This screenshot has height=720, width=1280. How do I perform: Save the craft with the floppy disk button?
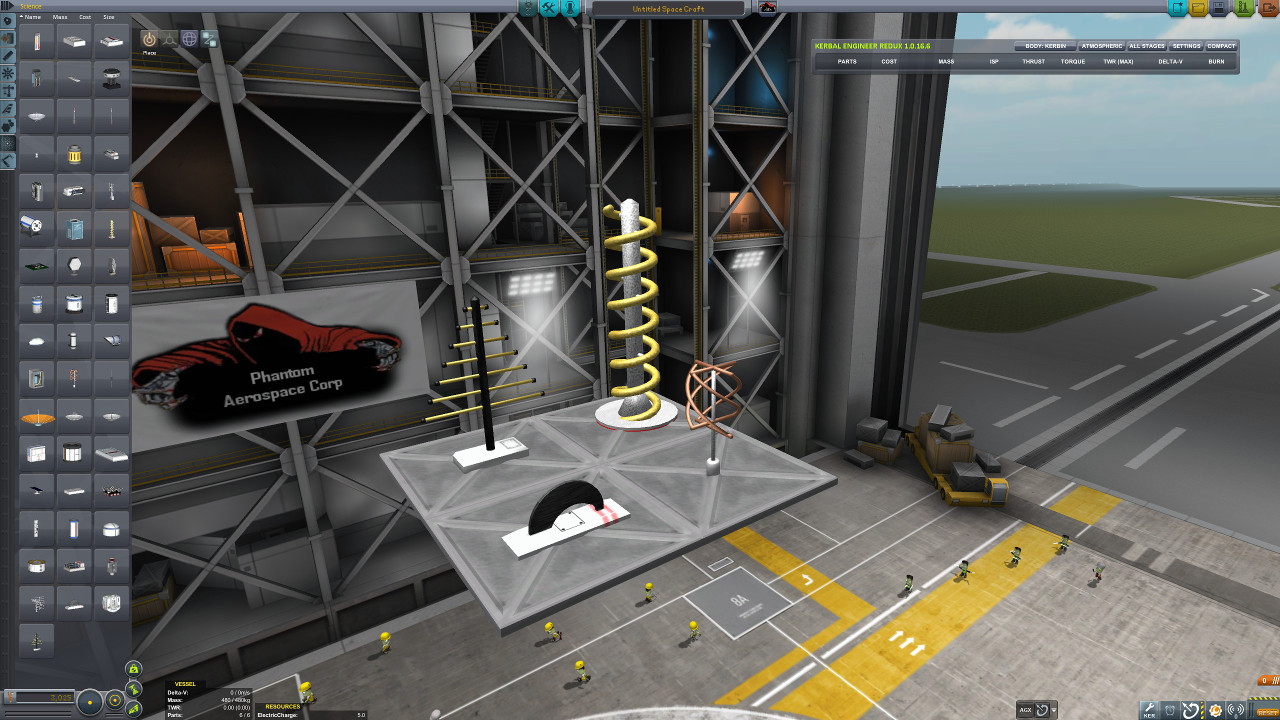coord(1219,8)
